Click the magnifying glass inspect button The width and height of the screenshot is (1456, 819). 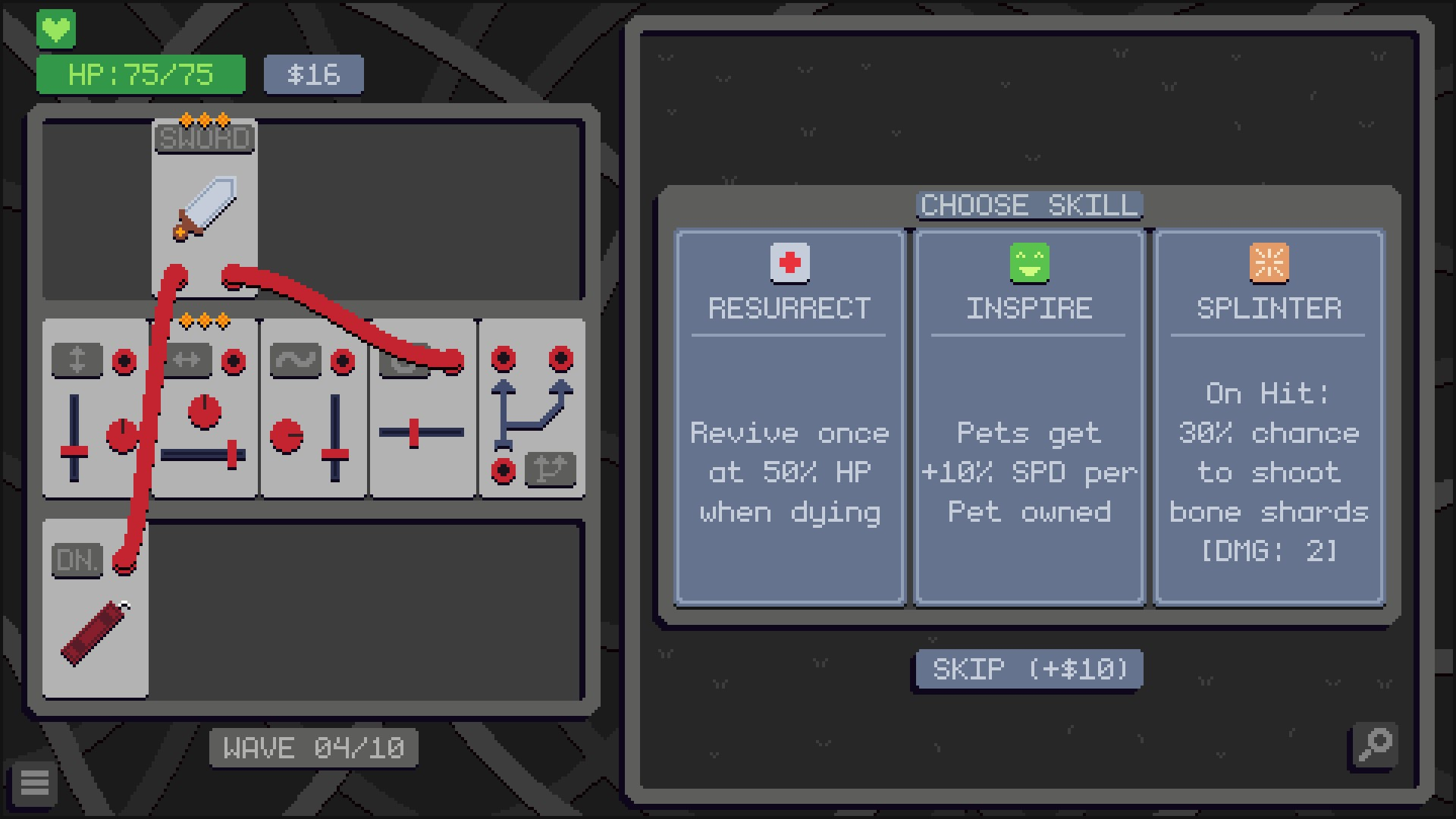click(1374, 745)
